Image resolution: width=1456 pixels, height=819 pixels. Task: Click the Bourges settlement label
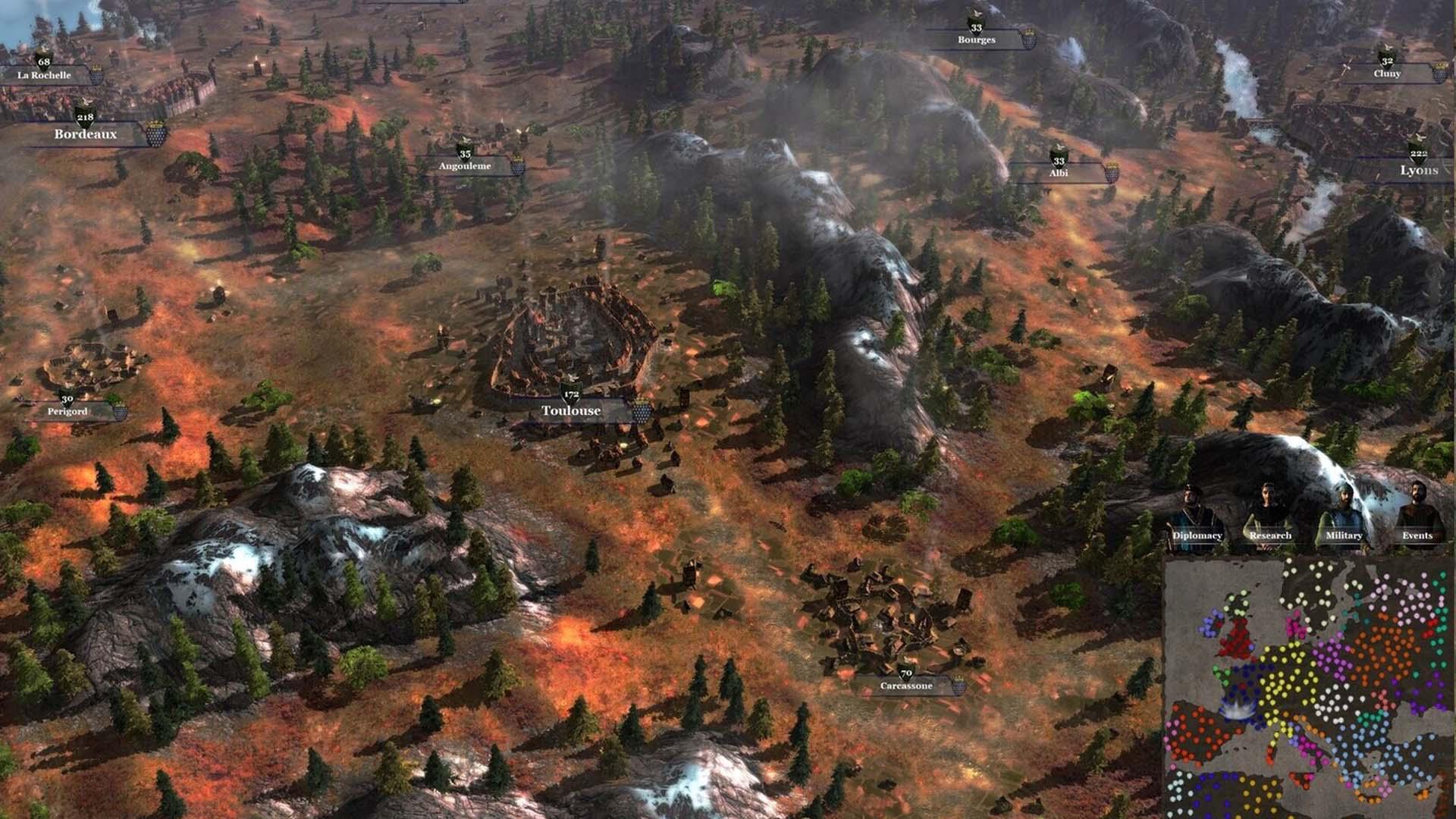(x=976, y=39)
